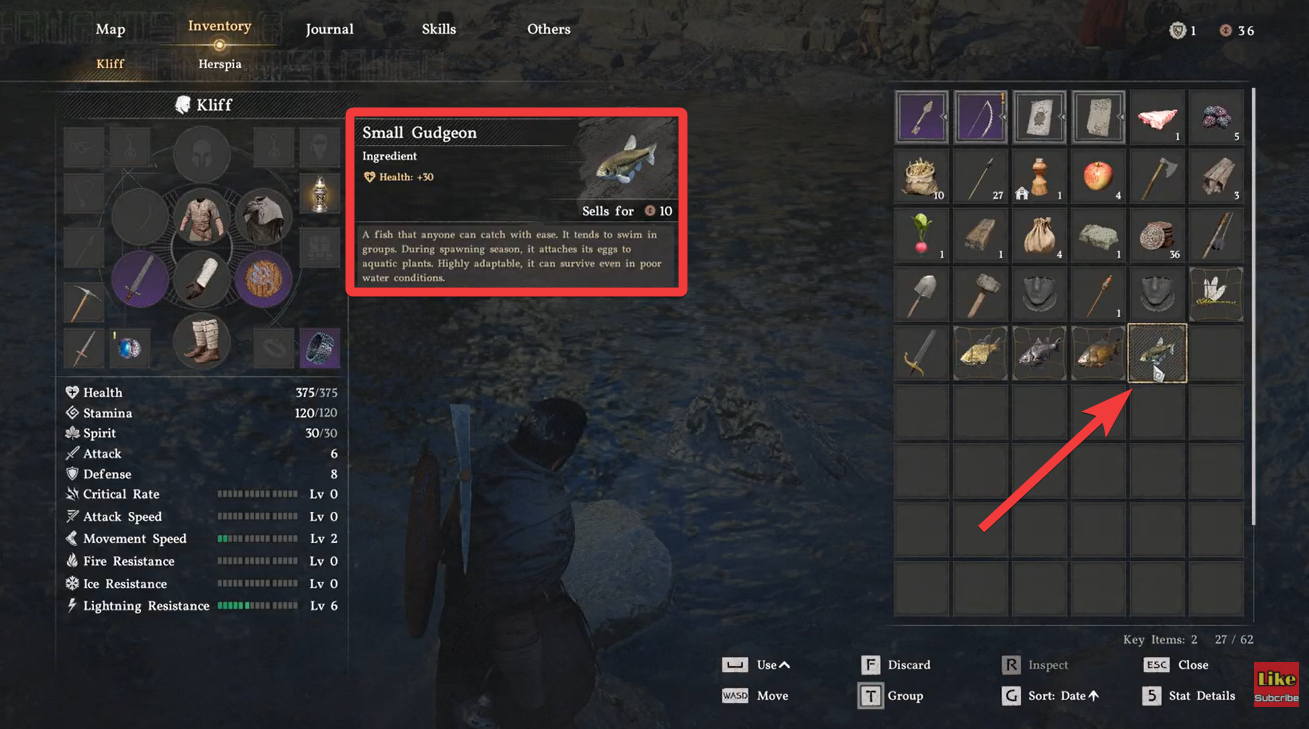Select the shovel in inventory
This screenshot has width=1309, height=729.
[x=921, y=294]
